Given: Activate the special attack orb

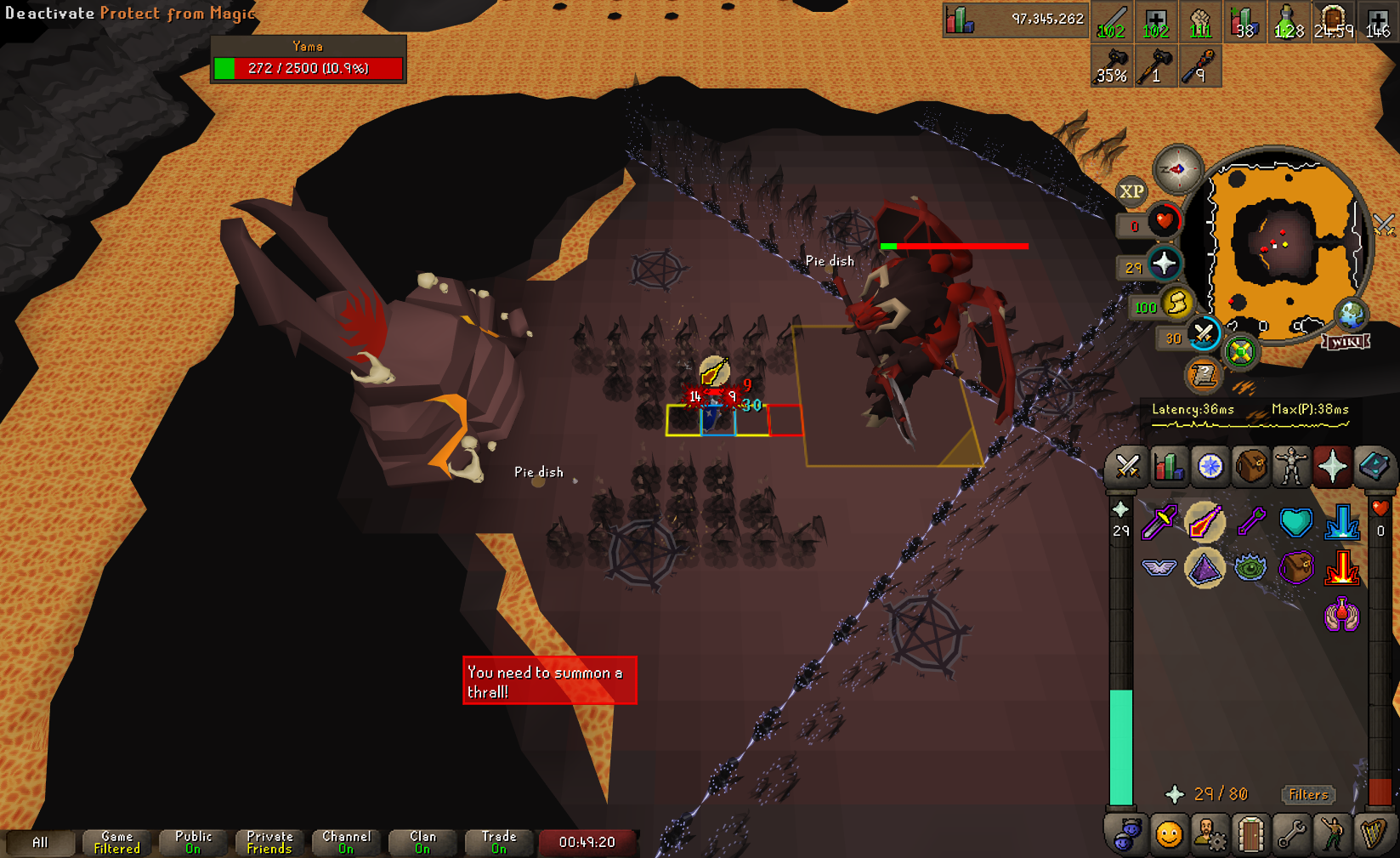Looking at the screenshot, I should (1203, 333).
